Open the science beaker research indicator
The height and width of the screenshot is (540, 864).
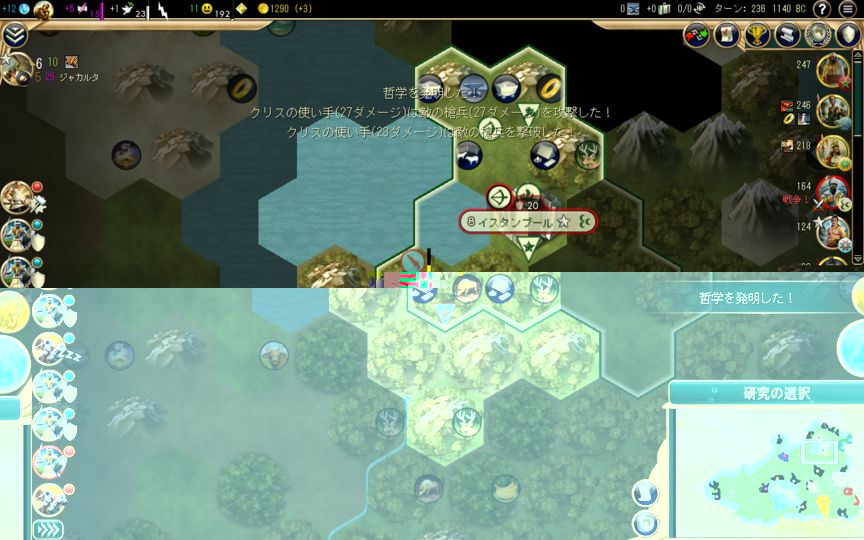tap(24, 9)
